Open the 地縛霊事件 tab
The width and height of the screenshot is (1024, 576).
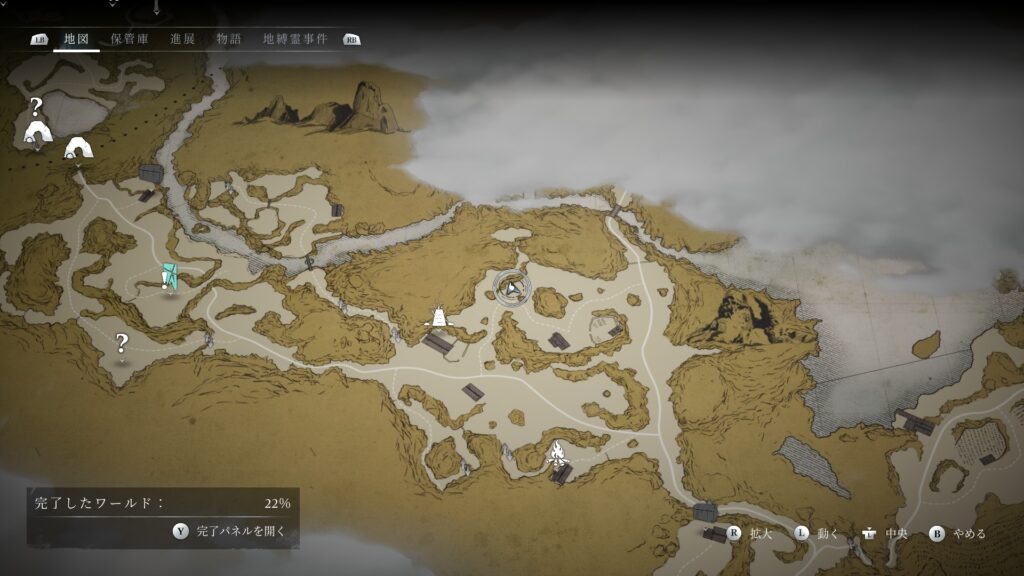tap(294, 39)
